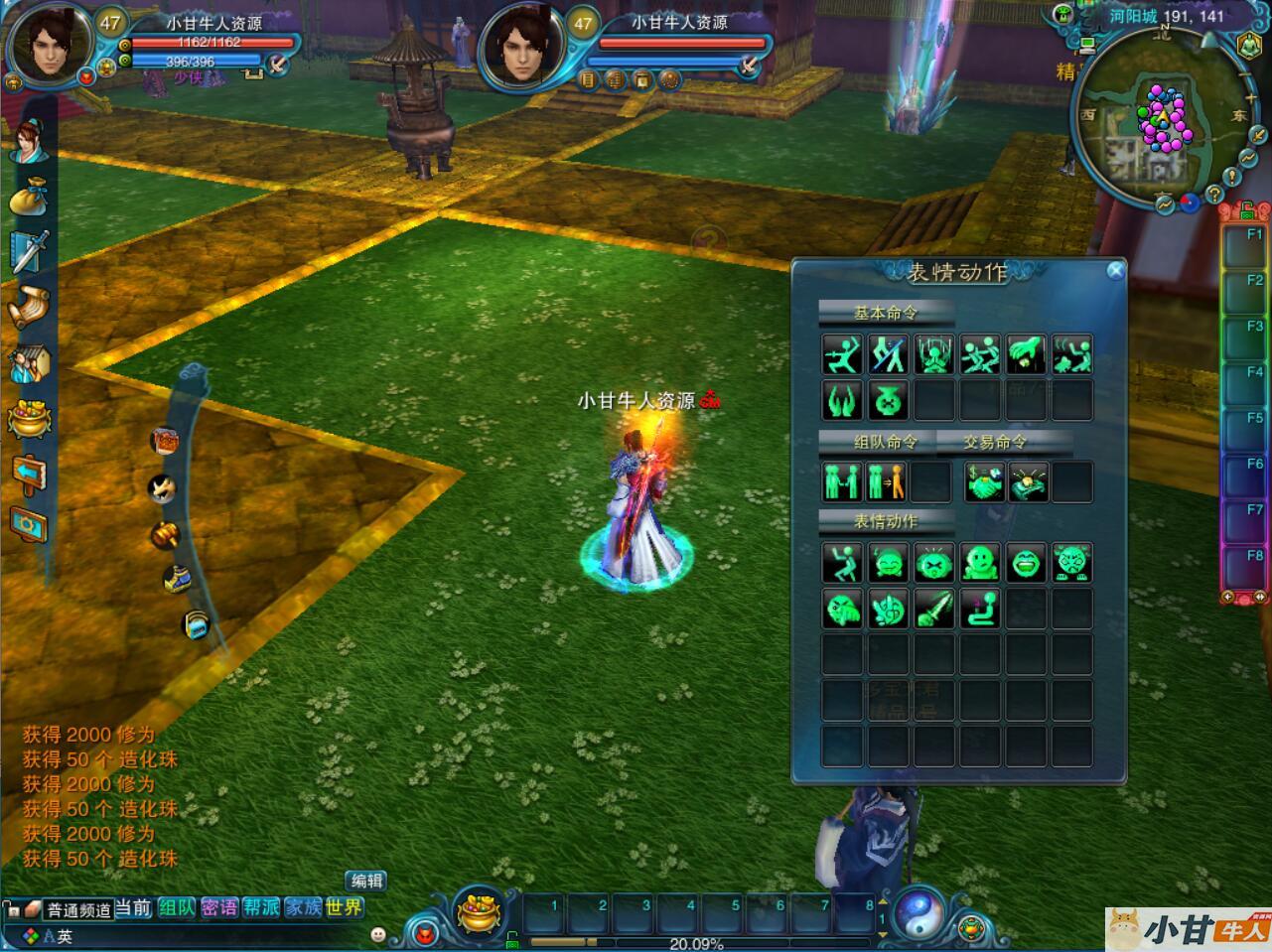Switch chat to the 组队 channel
Viewport: 1272px width, 952px height.
(x=177, y=907)
